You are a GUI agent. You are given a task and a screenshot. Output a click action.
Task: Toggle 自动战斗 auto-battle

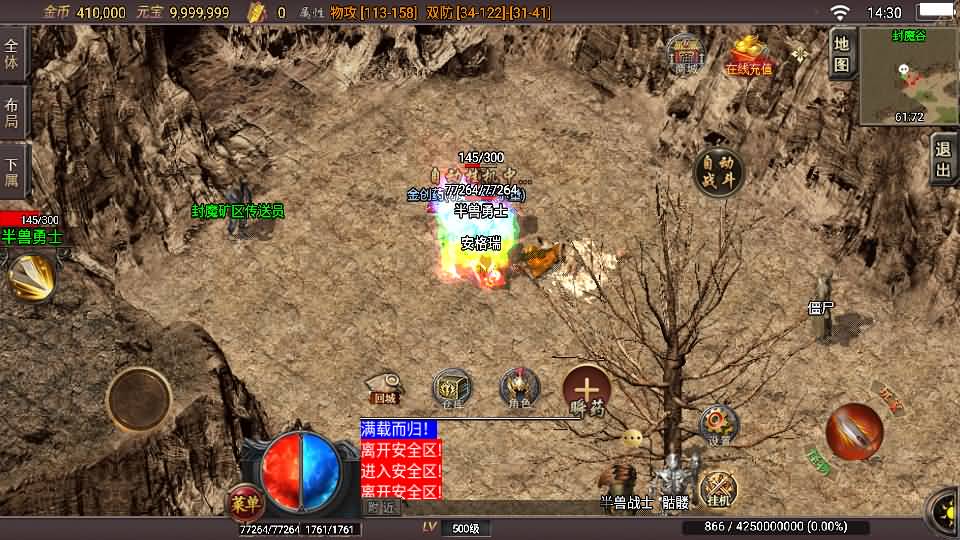(718, 171)
